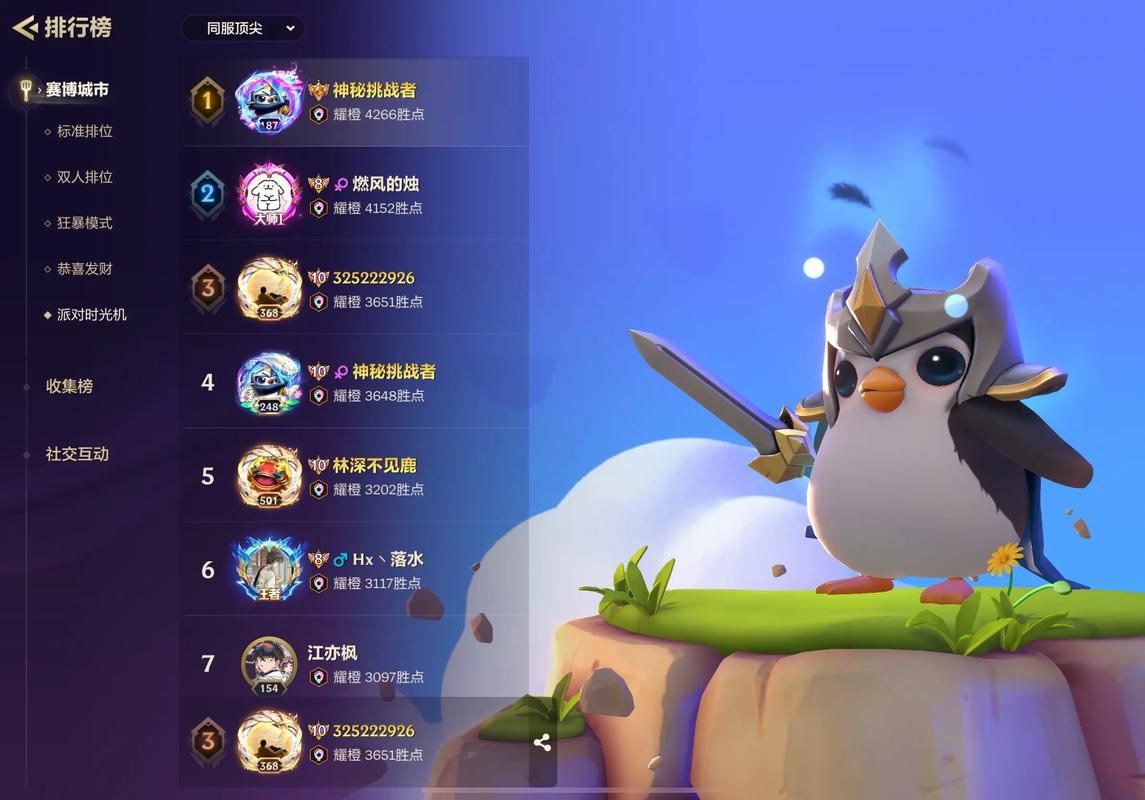Show the 恭喜发财 leaderboard
The width and height of the screenshot is (1145, 800).
[x=84, y=269]
